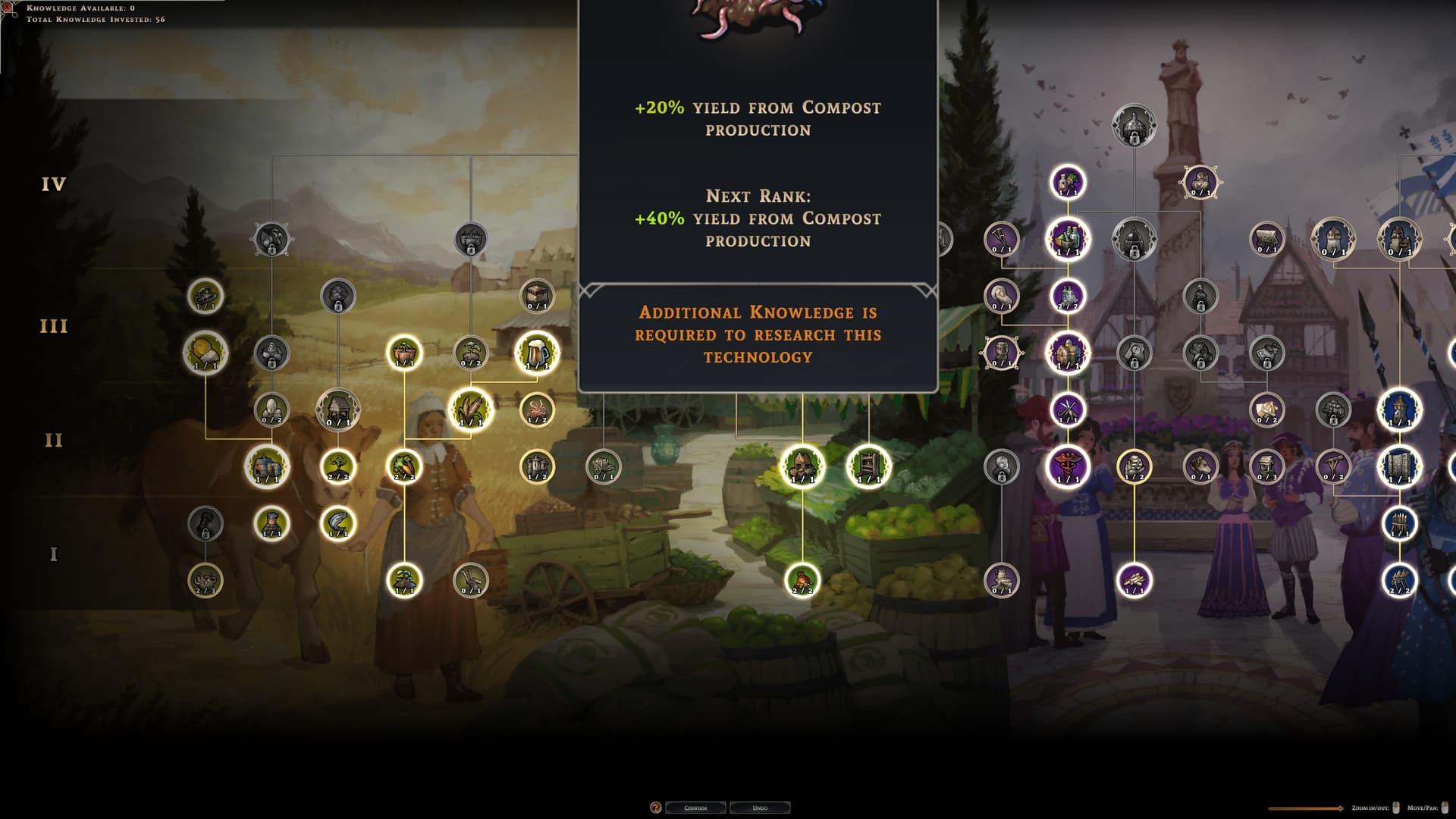Select the tree sapling technology node
This screenshot has width=1456, height=819.
(338, 466)
